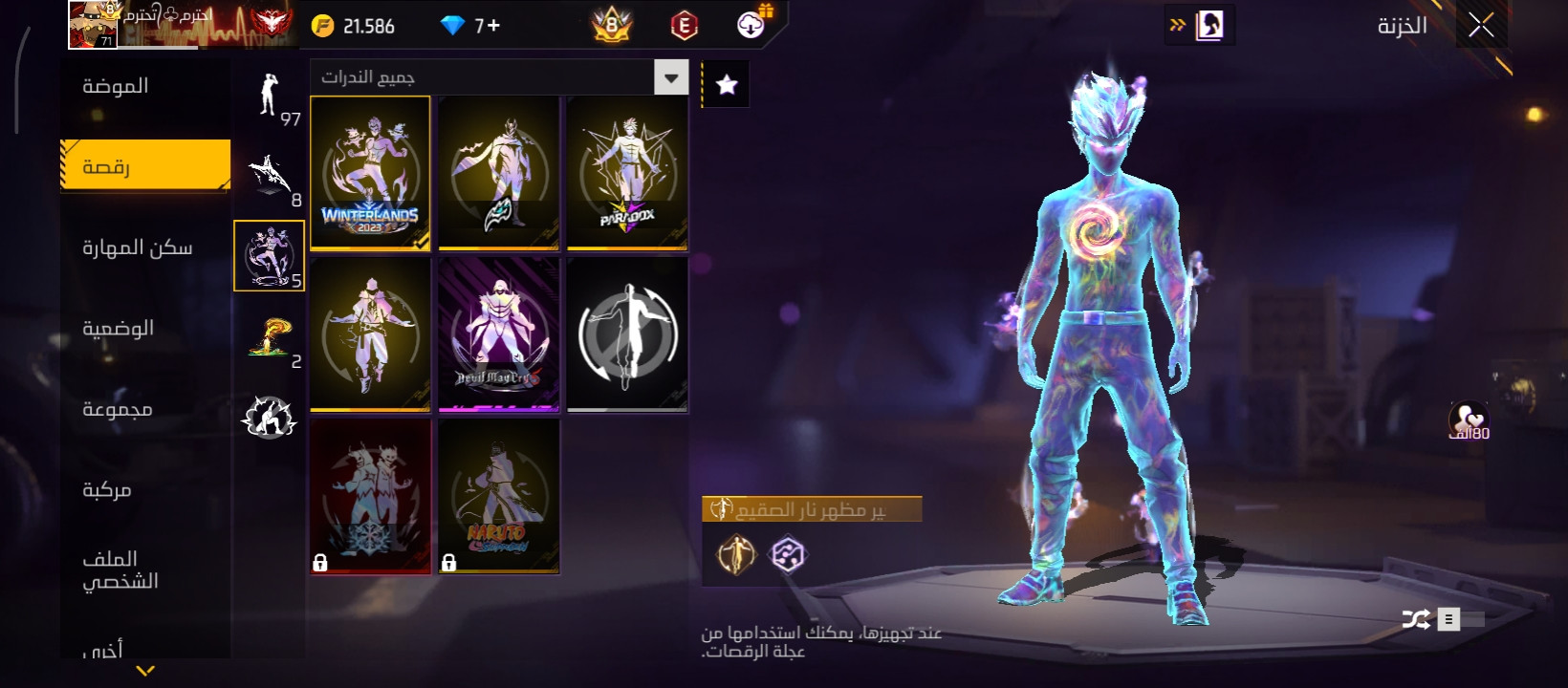Add diamonds via the diamond counter
Image resolution: width=1568 pixels, height=688 pixels.
[470, 26]
